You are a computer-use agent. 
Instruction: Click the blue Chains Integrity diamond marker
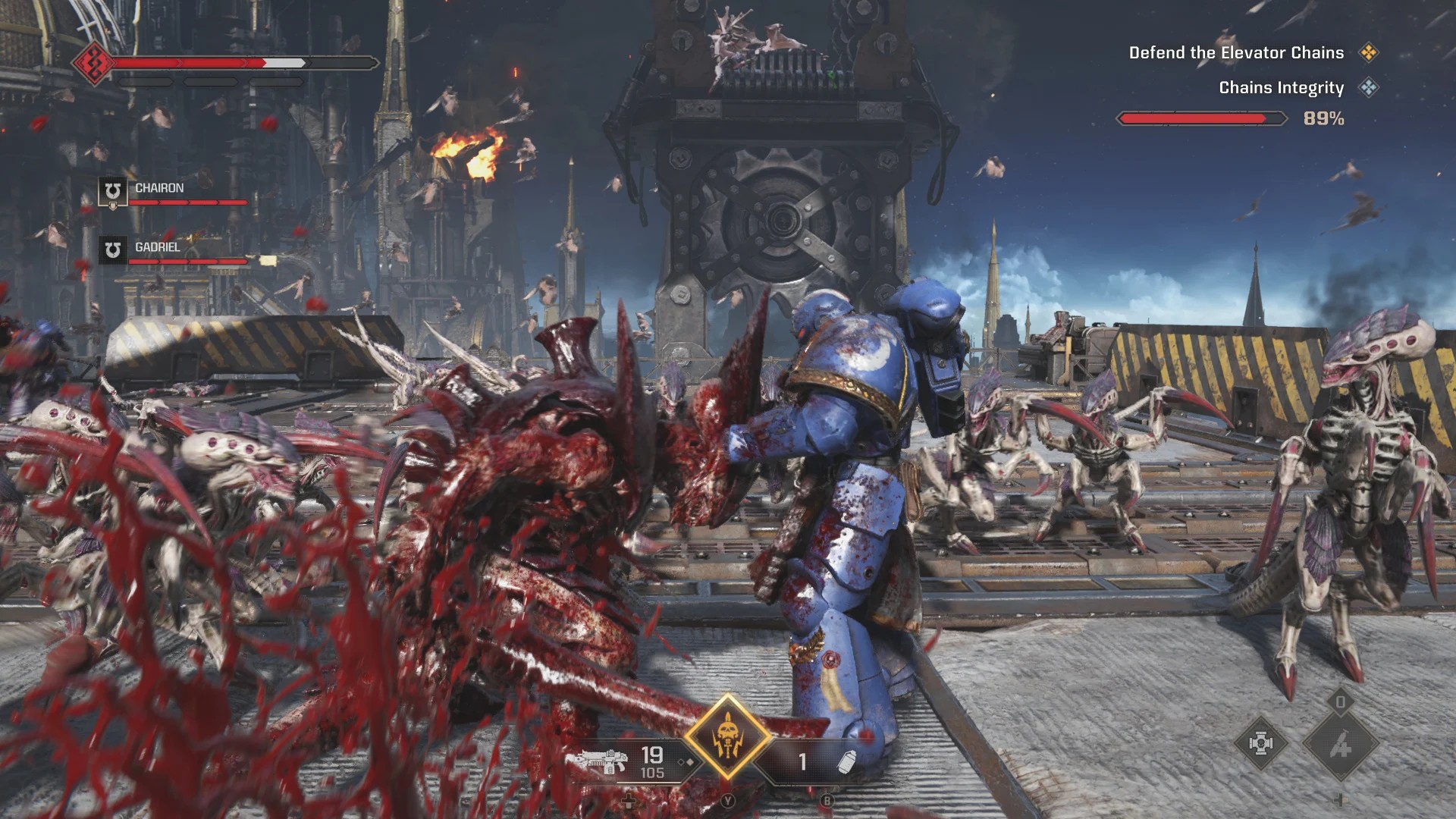click(1370, 88)
